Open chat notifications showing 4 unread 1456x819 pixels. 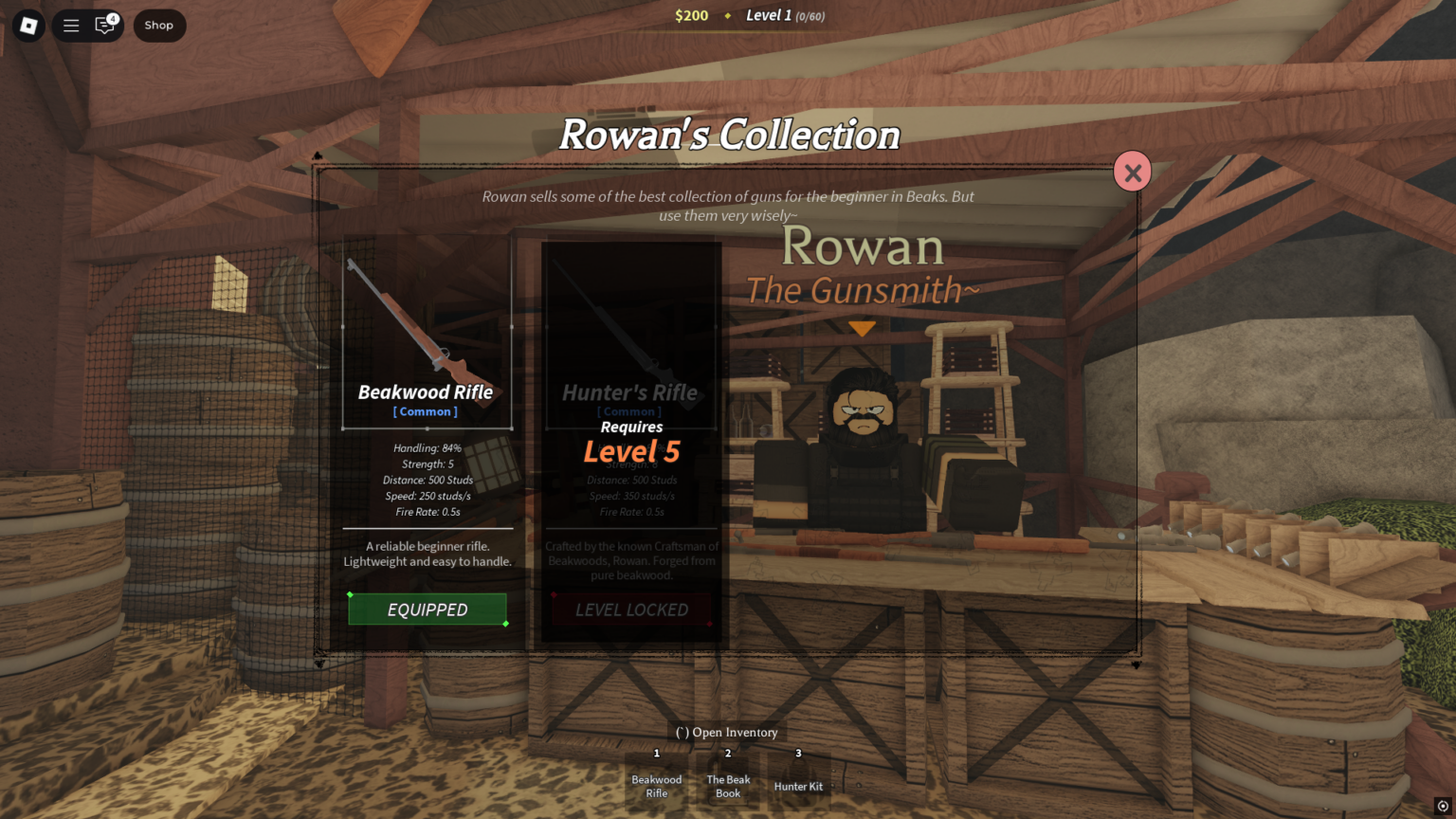tap(102, 26)
